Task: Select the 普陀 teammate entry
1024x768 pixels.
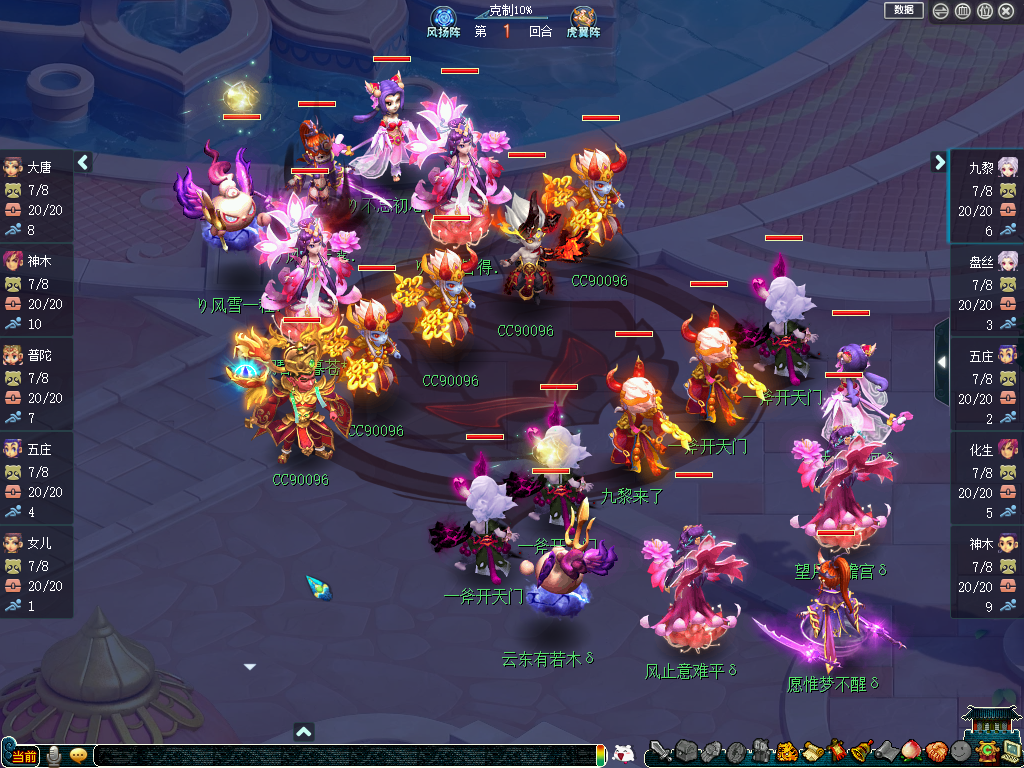Action: [36, 385]
